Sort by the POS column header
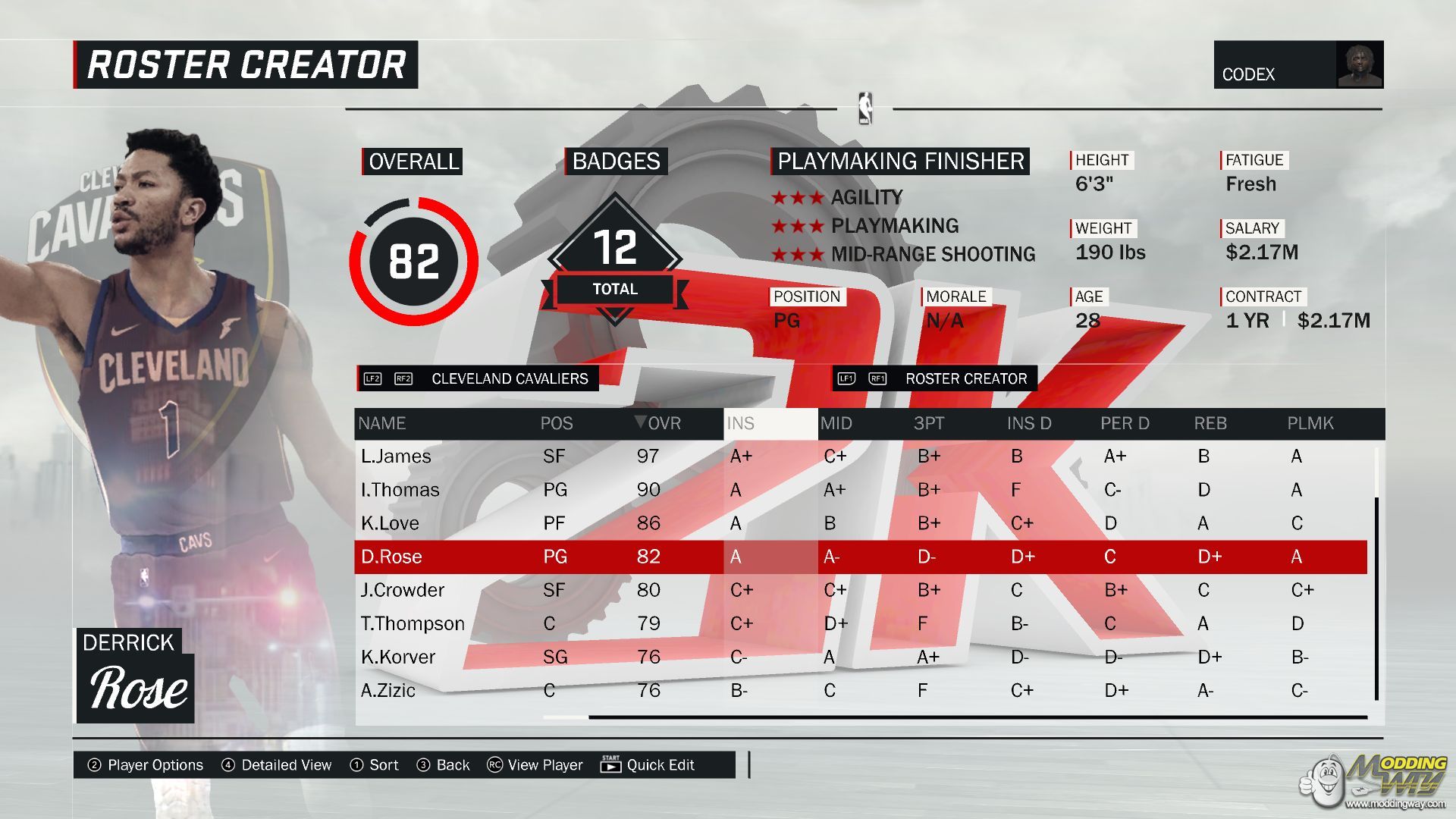 coord(557,424)
